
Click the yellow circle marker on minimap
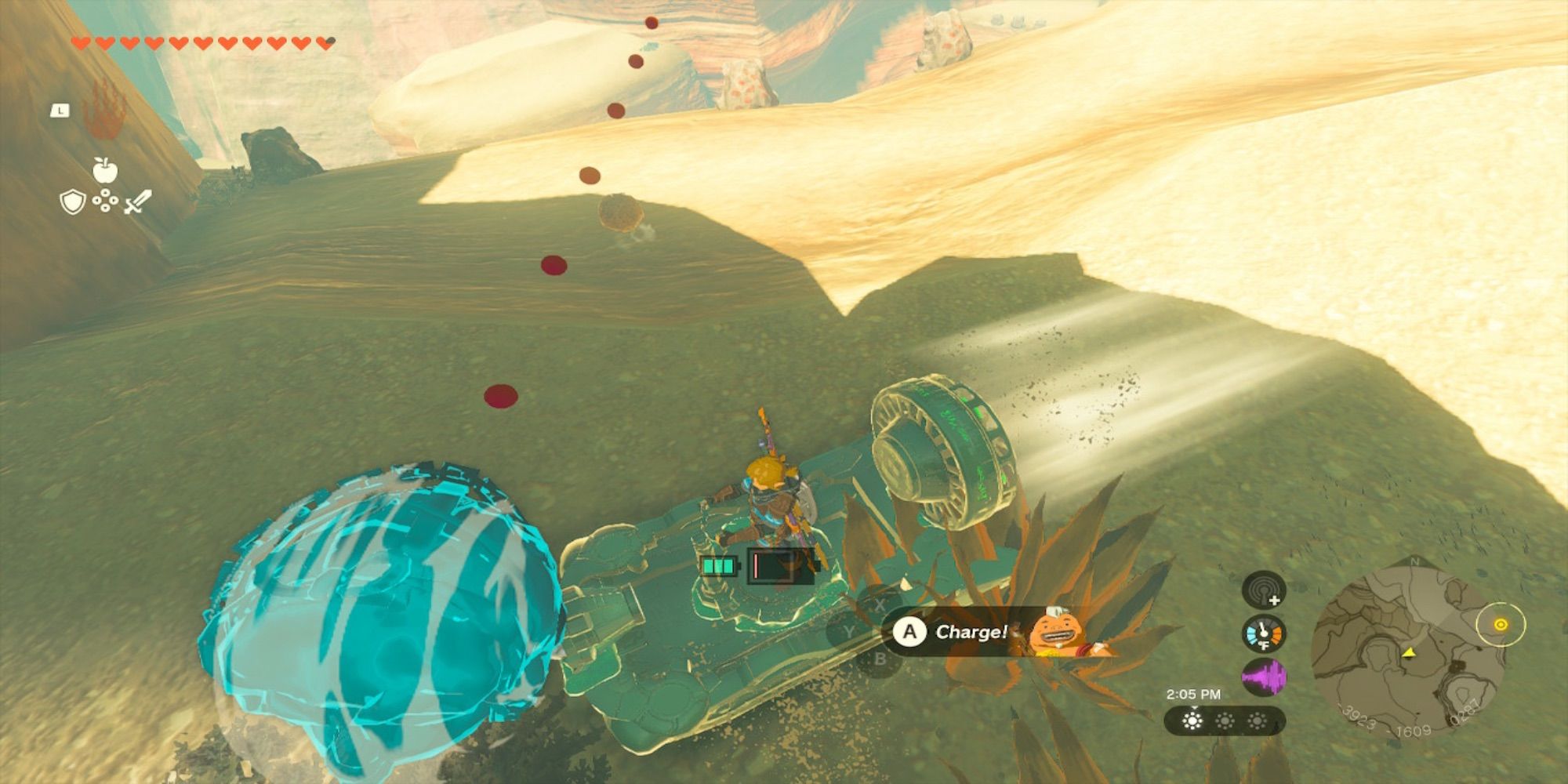click(x=1501, y=625)
